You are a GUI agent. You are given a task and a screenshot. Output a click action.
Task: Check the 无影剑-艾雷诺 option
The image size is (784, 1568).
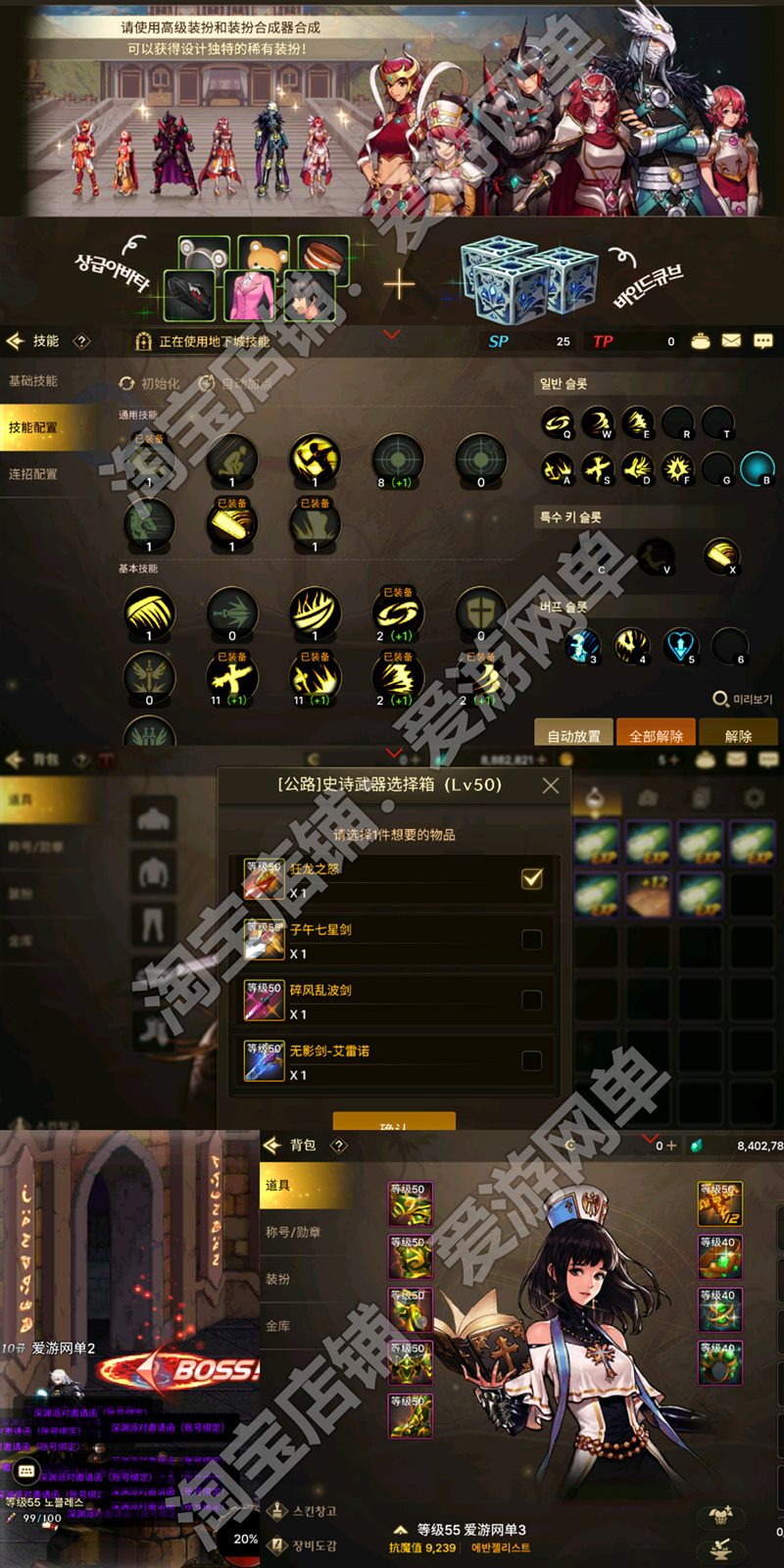point(532,1060)
